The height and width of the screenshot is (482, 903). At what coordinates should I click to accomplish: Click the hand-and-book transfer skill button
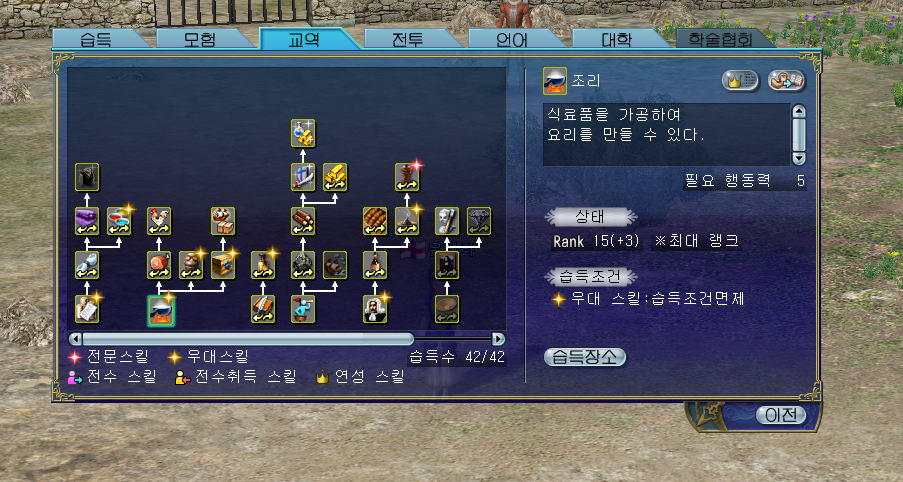(786, 82)
